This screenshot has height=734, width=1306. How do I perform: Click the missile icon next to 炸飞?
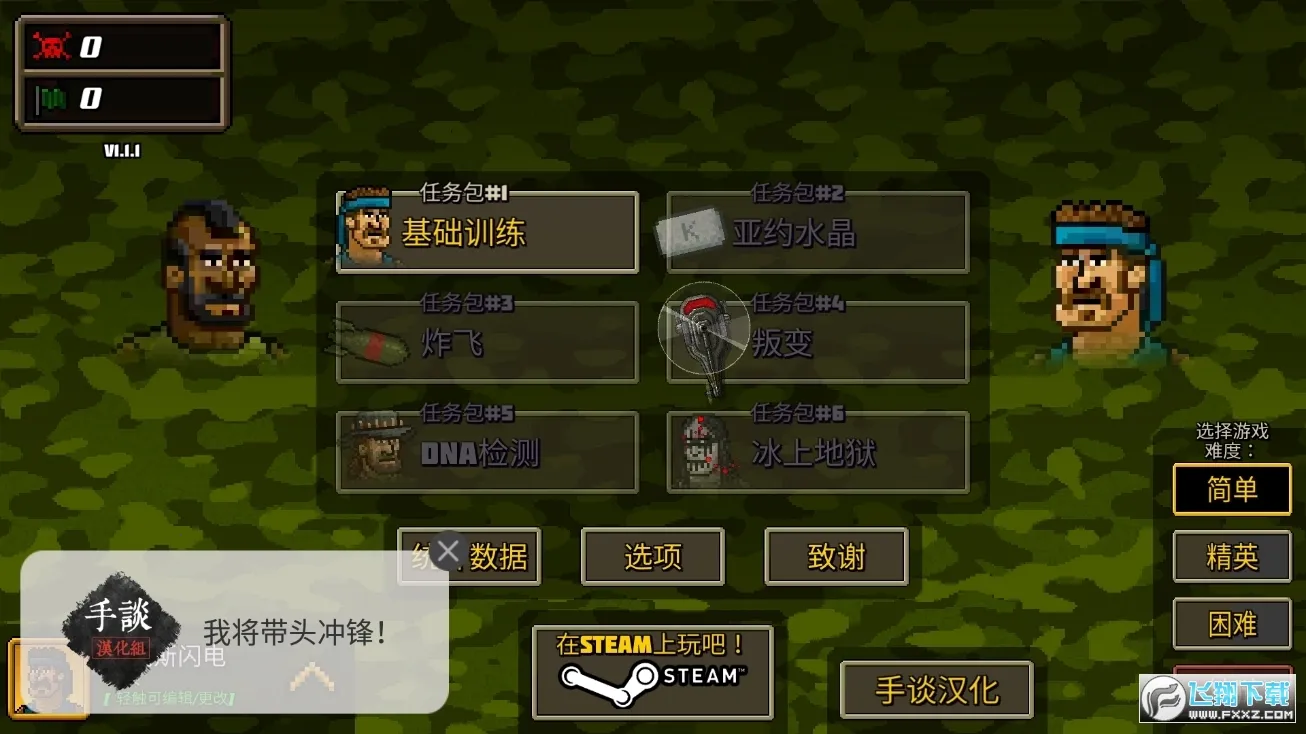372,341
